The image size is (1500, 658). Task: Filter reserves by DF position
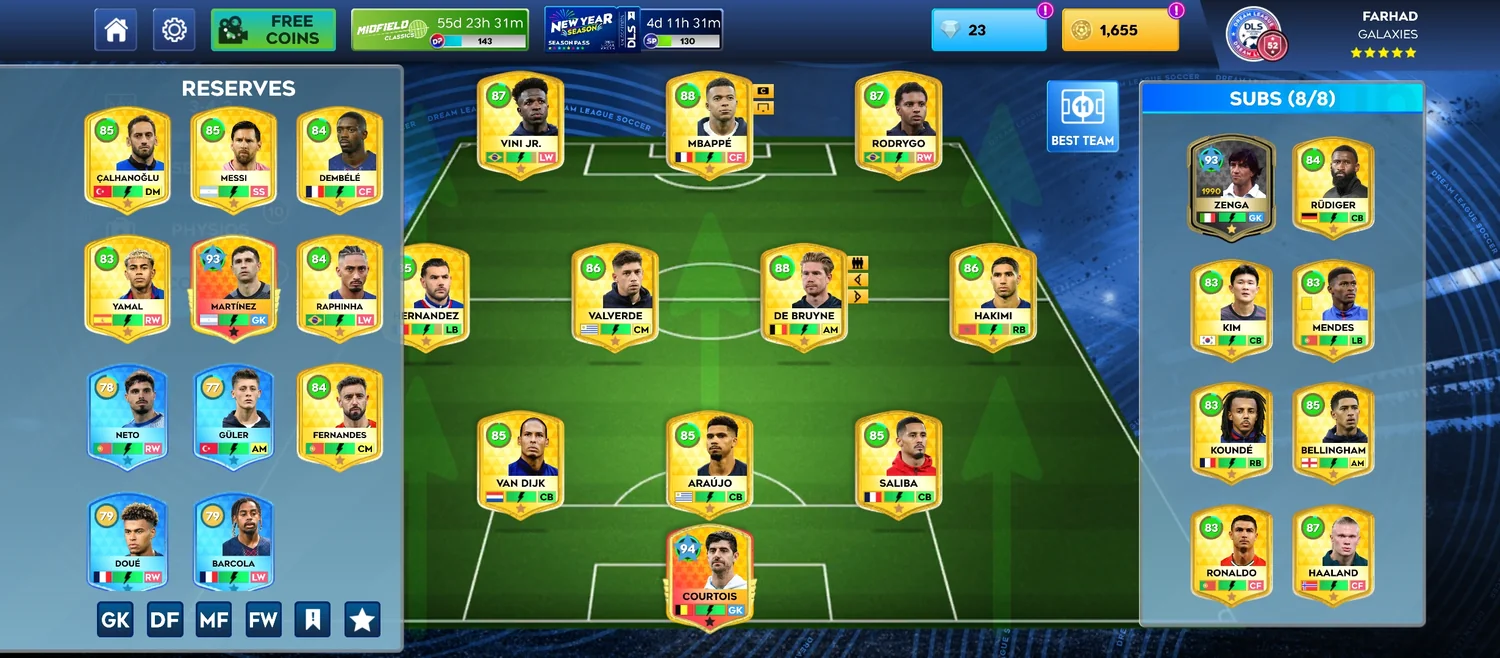(x=164, y=620)
